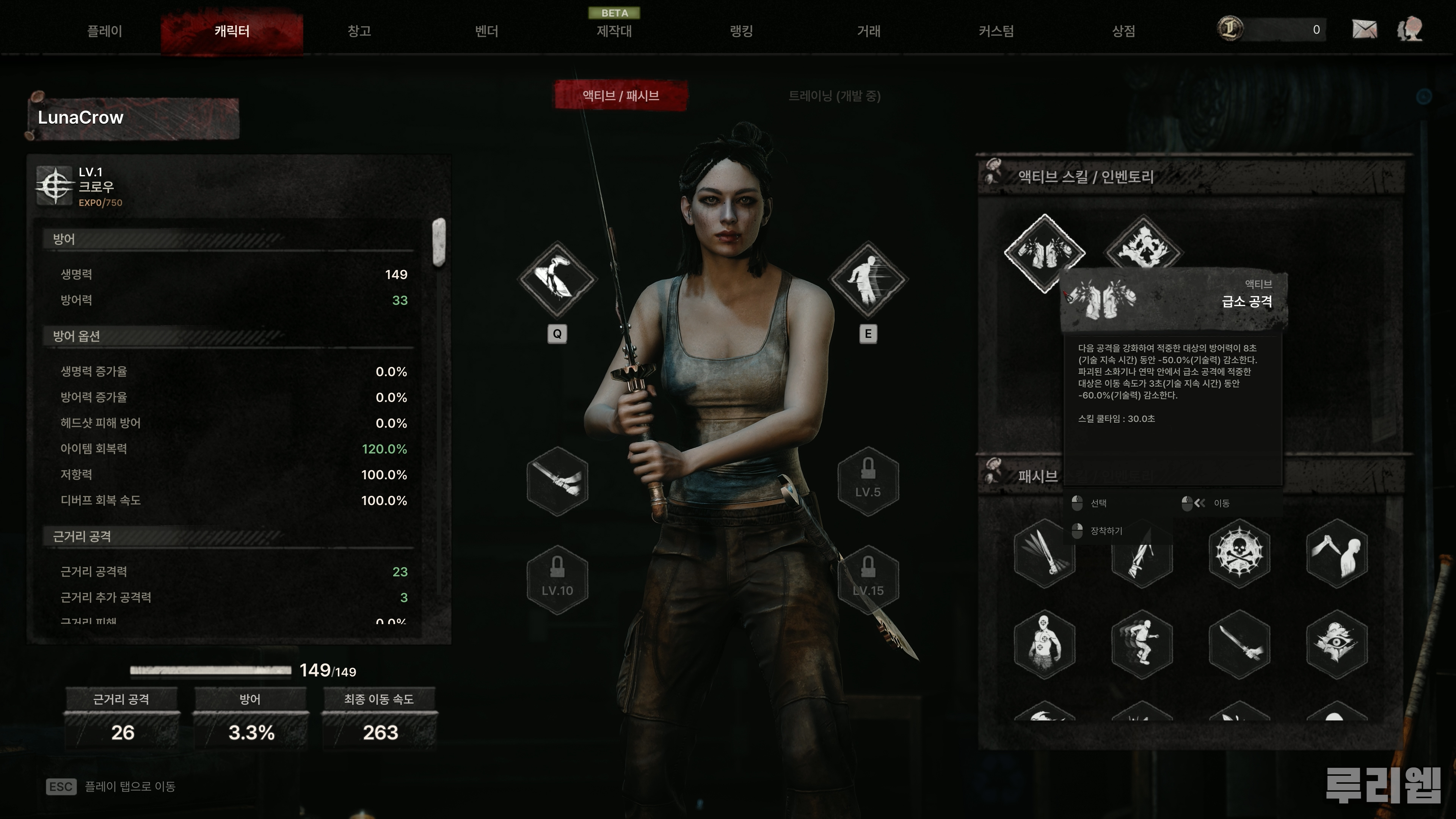The width and height of the screenshot is (1456, 819).
Task: Open the 거래 trade tab
Action: [869, 31]
